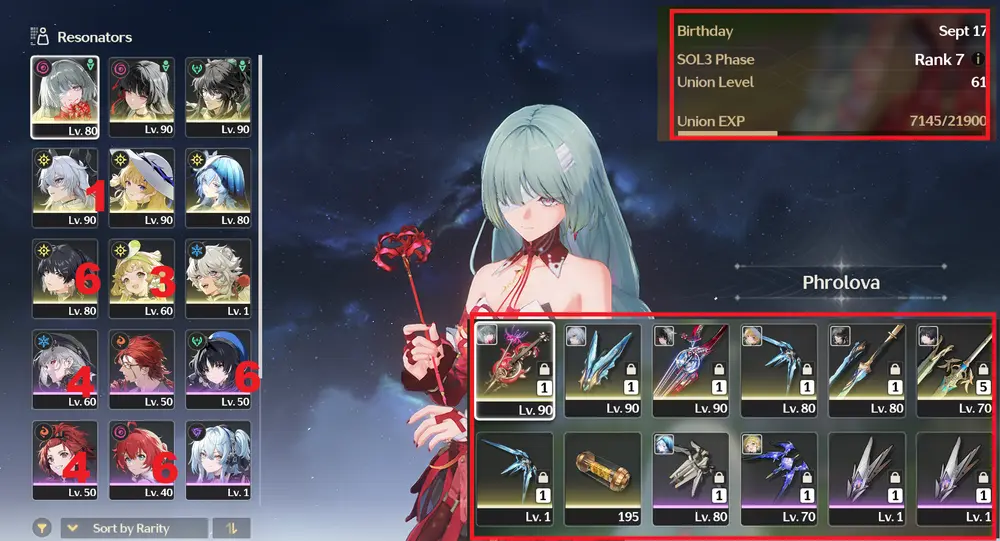Screen dimensions: 1000x541
Task: Select the Lv. 80 Phrolova resonator portrait
Action: pos(65,96)
